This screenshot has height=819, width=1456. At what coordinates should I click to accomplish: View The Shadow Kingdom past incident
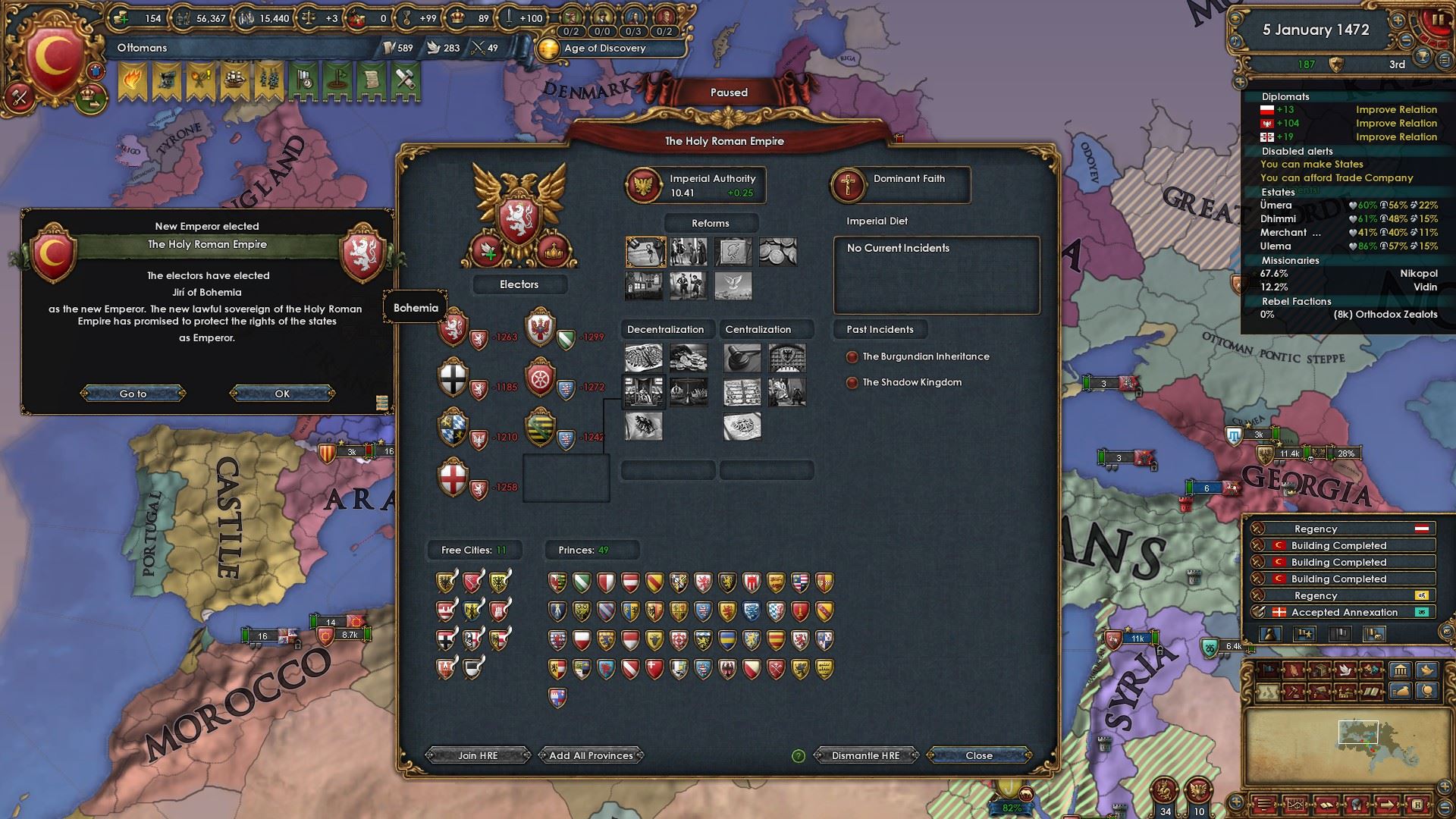[x=912, y=382]
